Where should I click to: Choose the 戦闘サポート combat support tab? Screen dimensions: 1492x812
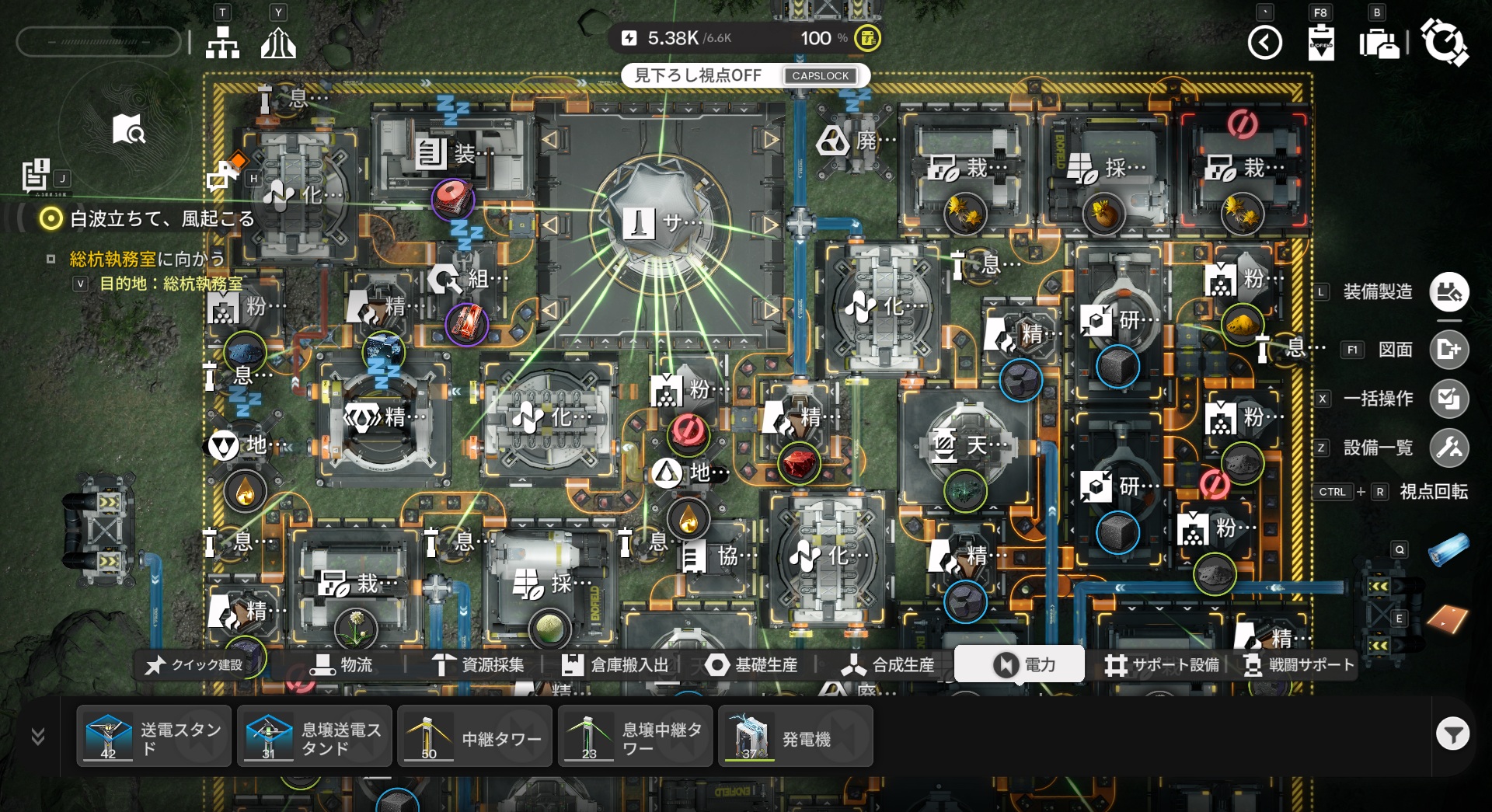tap(1299, 665)
